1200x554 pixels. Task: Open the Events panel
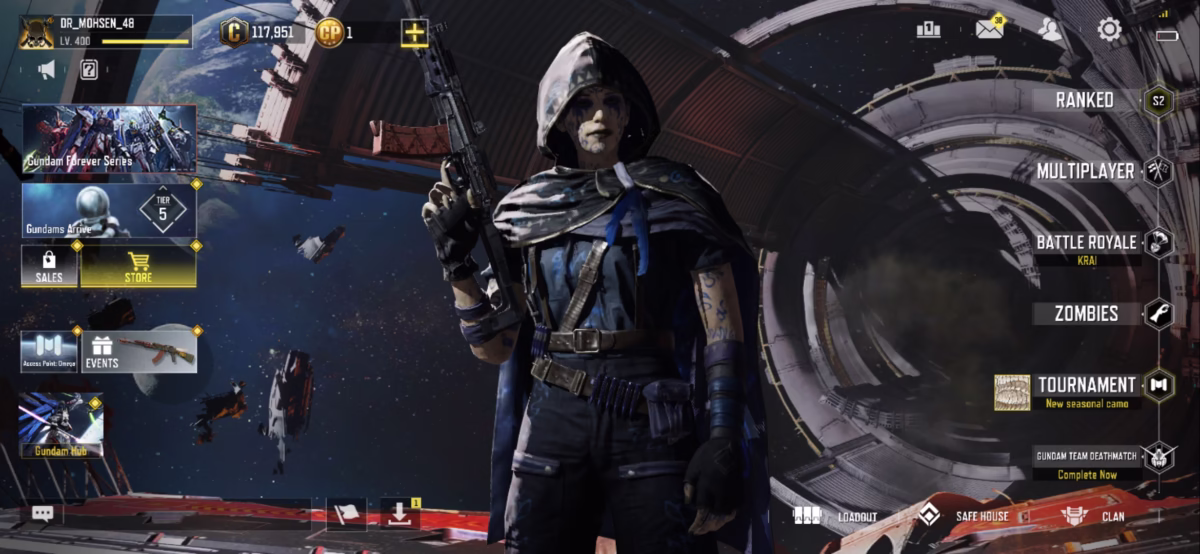tap(138, 351)
